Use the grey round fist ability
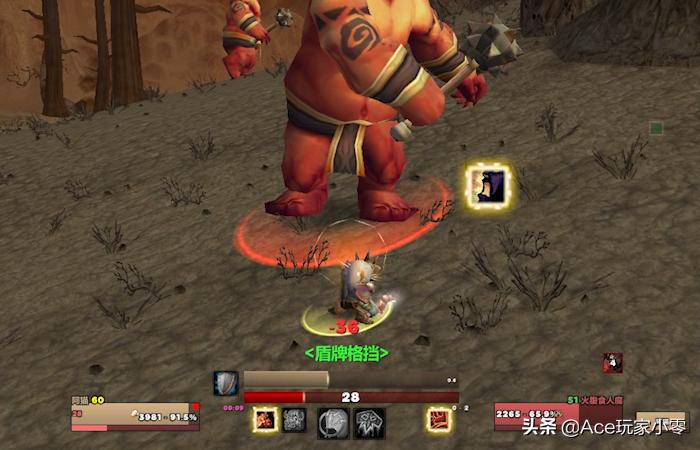The image size is (700, 450). coord(333,423)
